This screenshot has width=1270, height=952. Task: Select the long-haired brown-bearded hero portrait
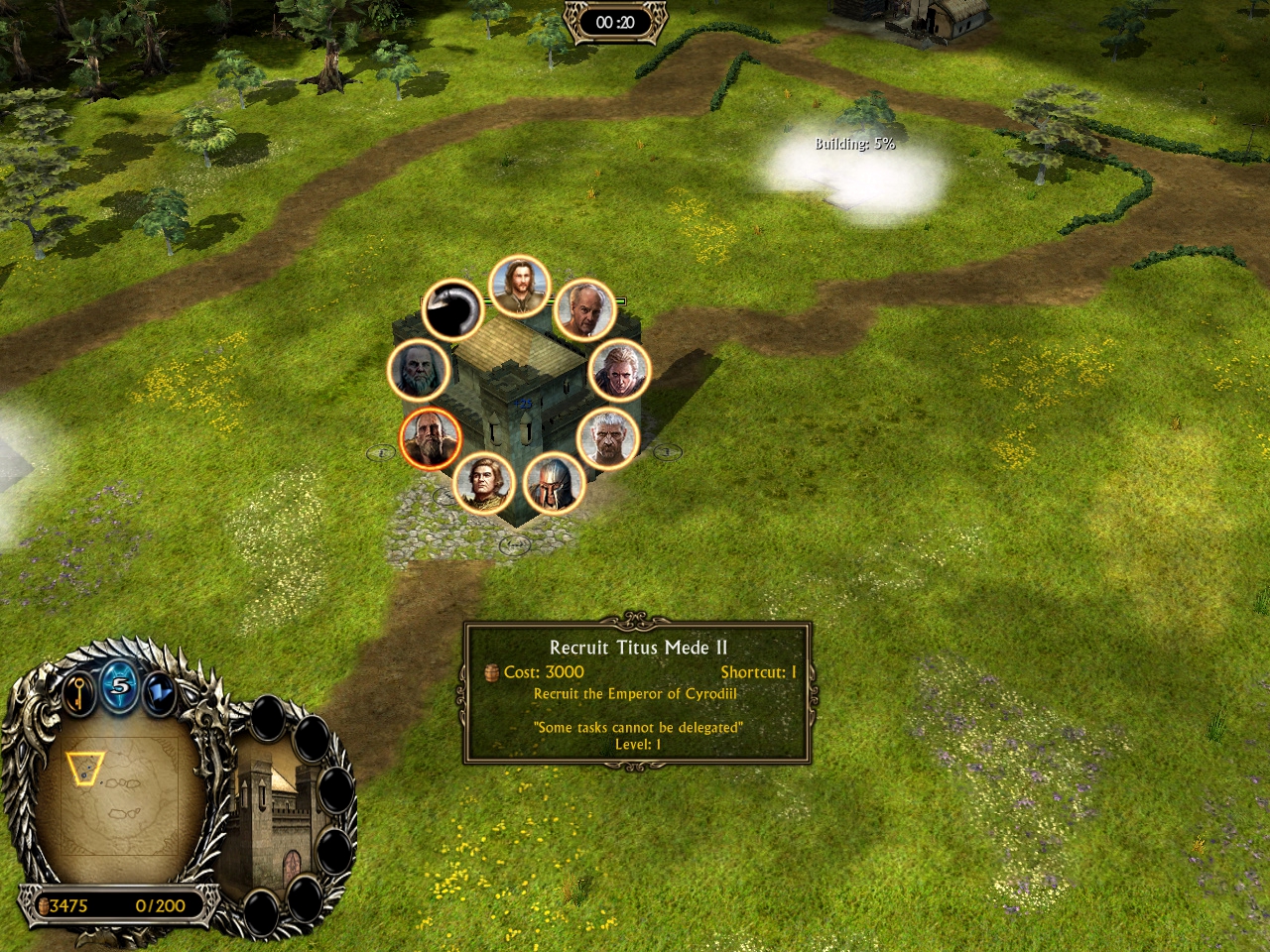tap(519, 287)
